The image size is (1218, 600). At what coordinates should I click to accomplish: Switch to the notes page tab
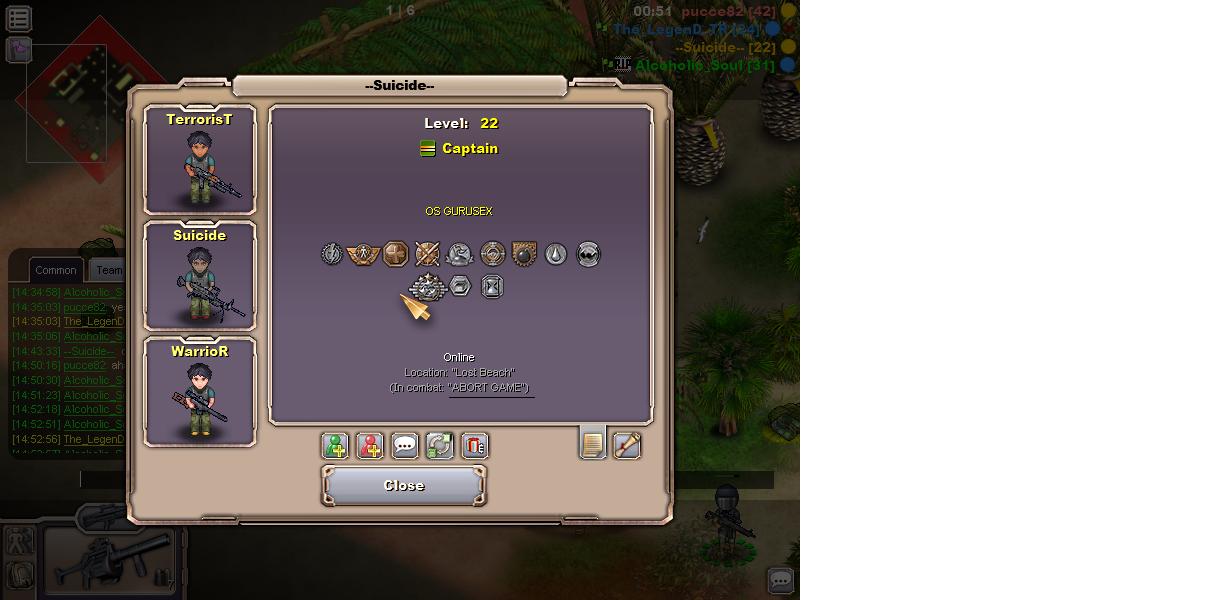(x=593, y=444)
